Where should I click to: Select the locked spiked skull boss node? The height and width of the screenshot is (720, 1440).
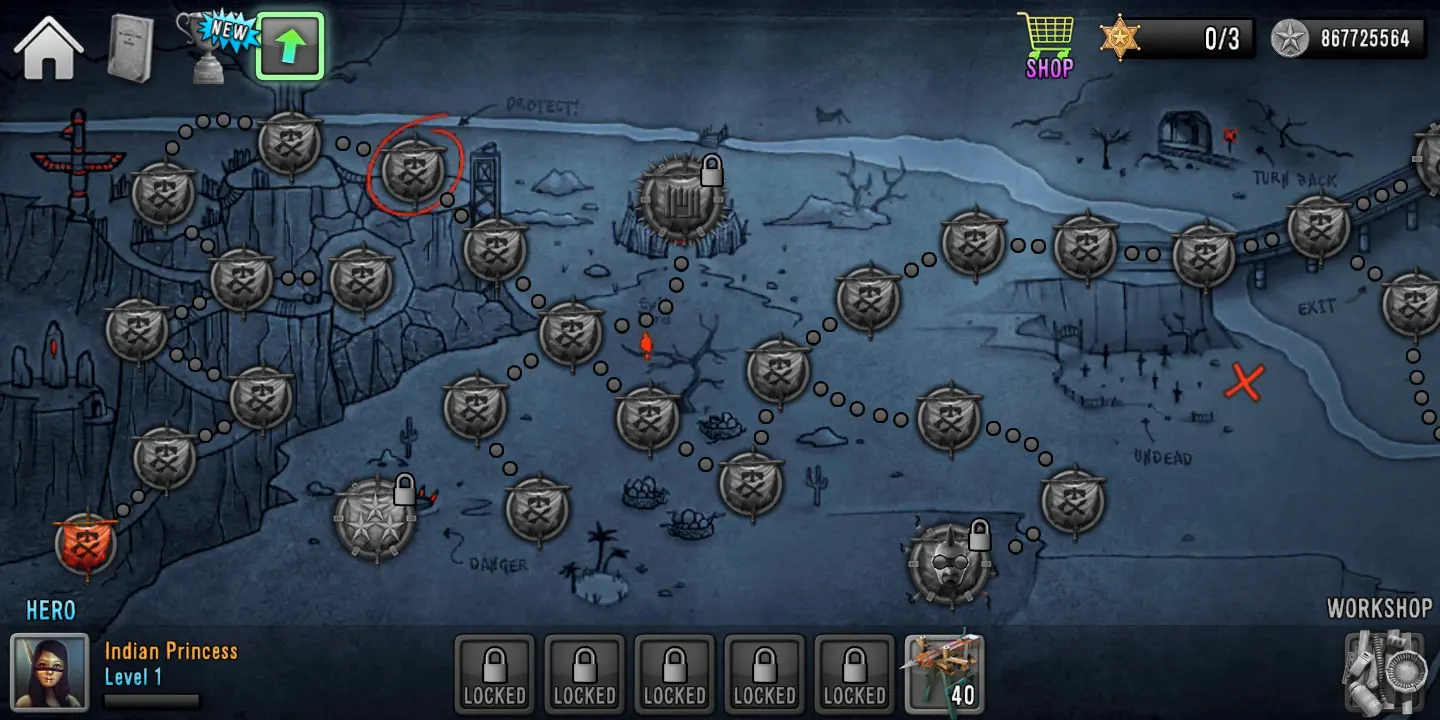tap(948, 564)
